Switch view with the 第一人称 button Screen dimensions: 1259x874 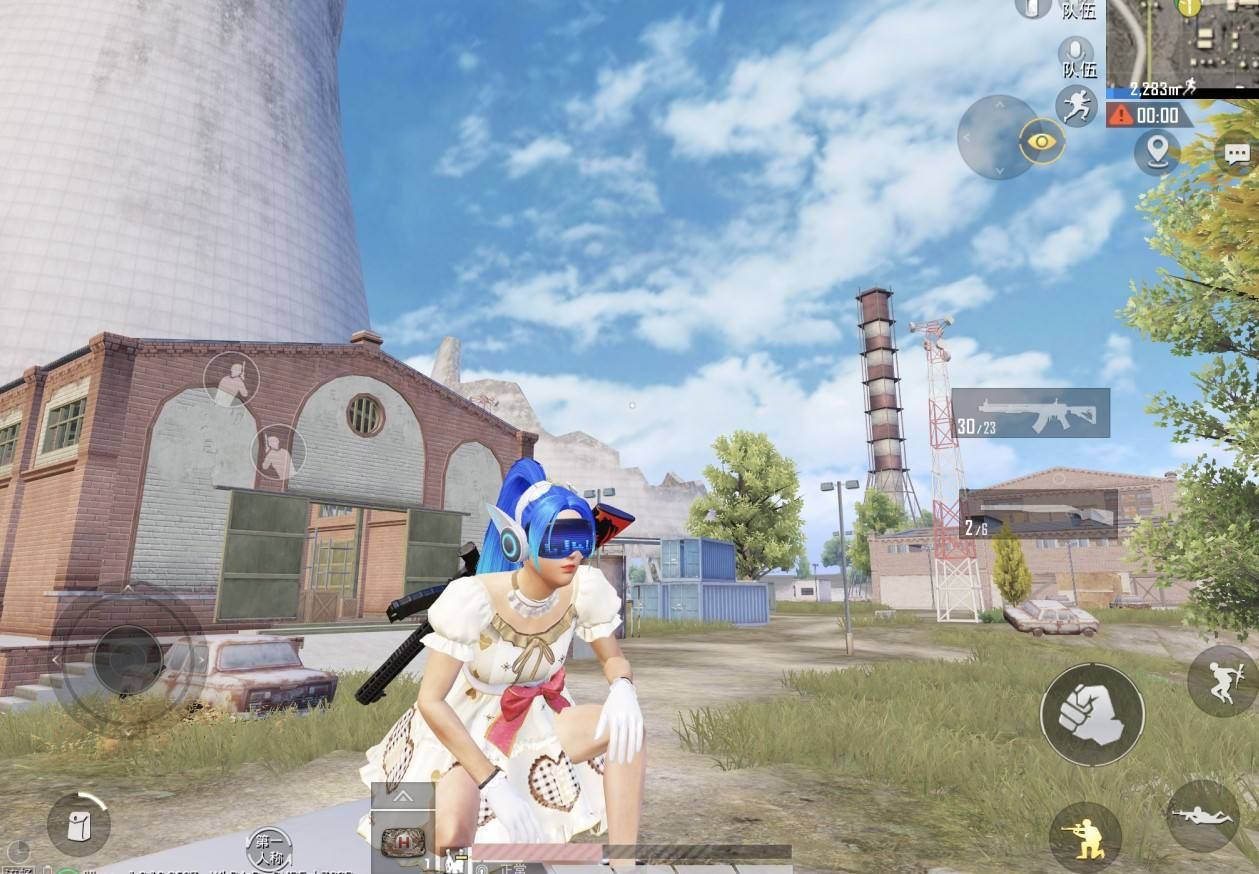[269, 848]
